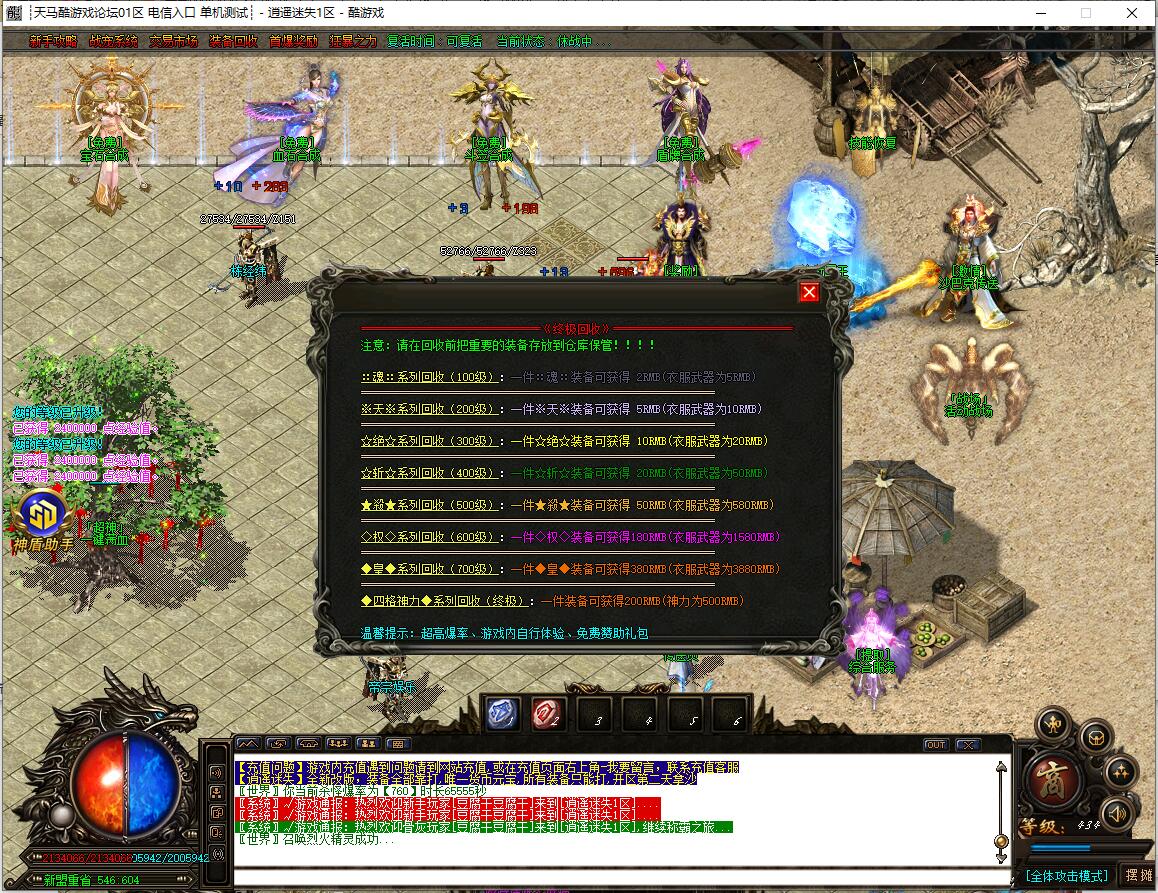Activate the red rune skill in slot 2
This screenshot has height=893, width=1158.
[548, 713]
